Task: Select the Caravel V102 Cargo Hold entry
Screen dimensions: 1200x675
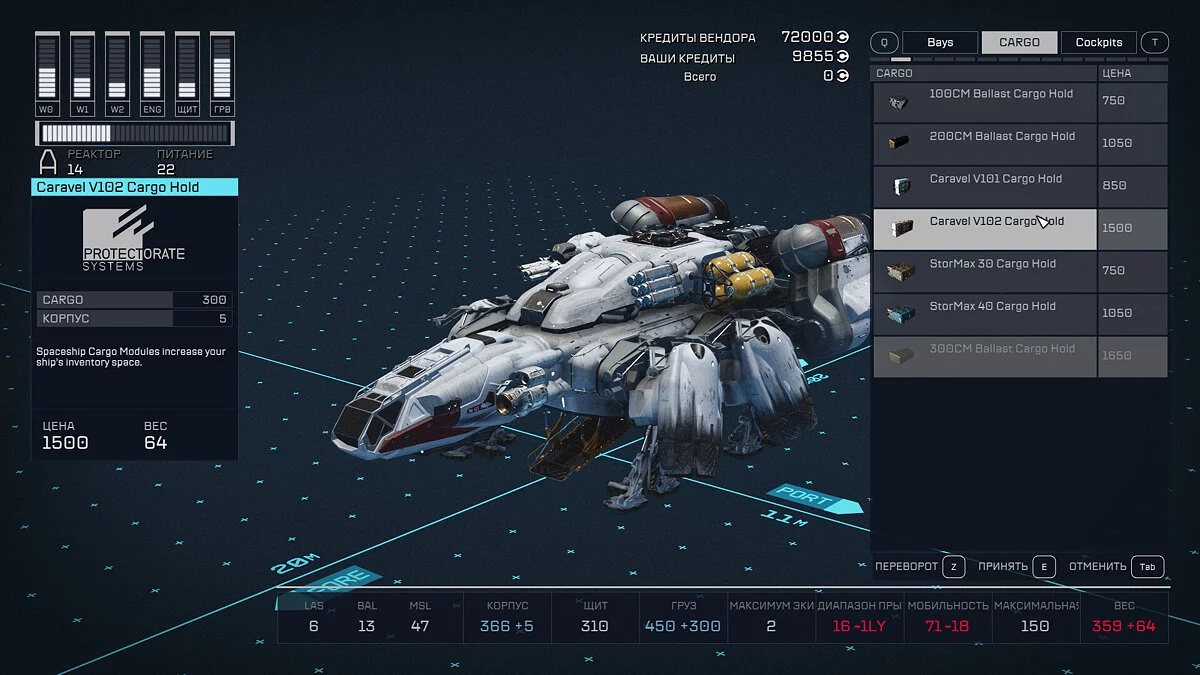Action: [985, 229]
